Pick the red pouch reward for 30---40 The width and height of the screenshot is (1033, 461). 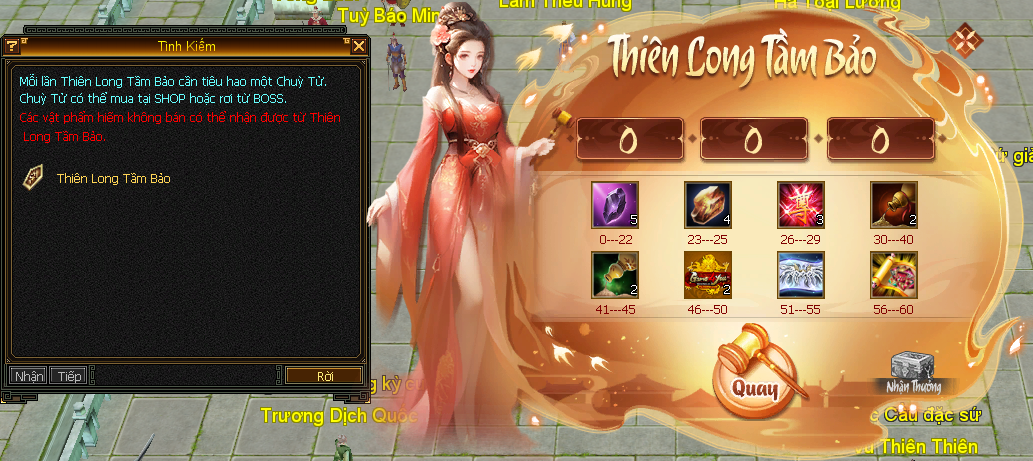click(x=894, y=204)
